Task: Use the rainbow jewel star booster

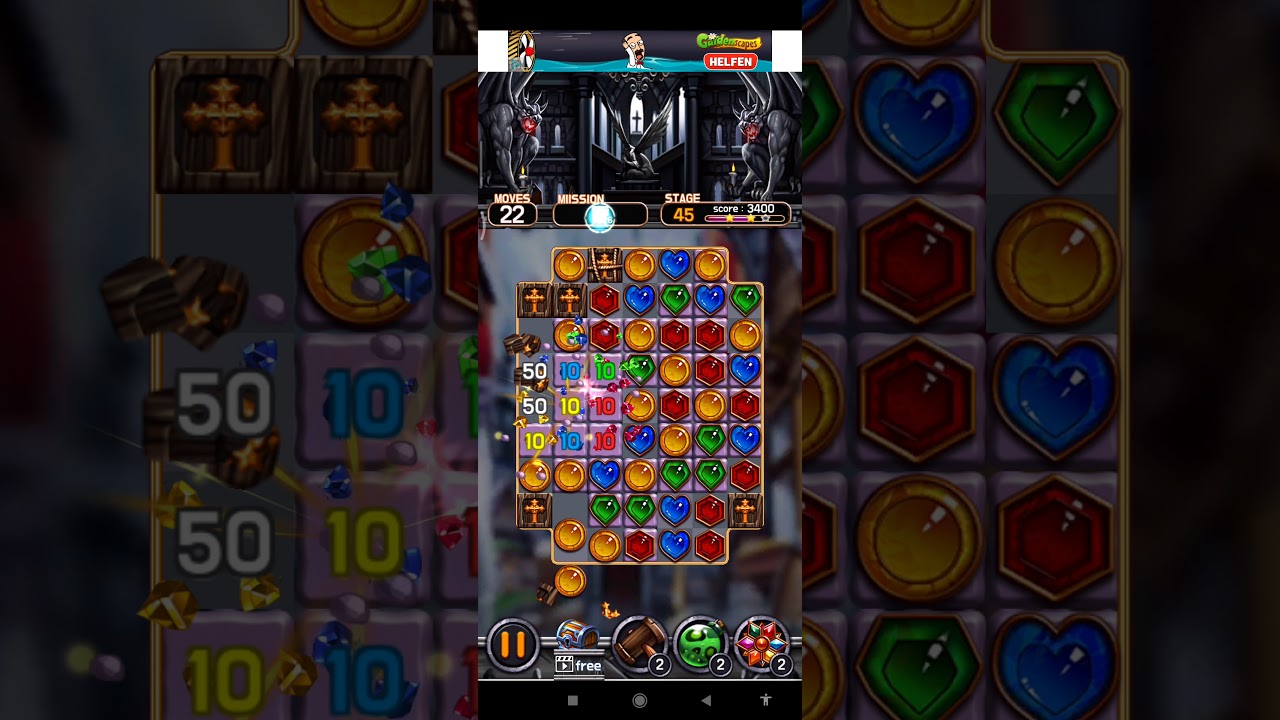Action: point(761,643)
